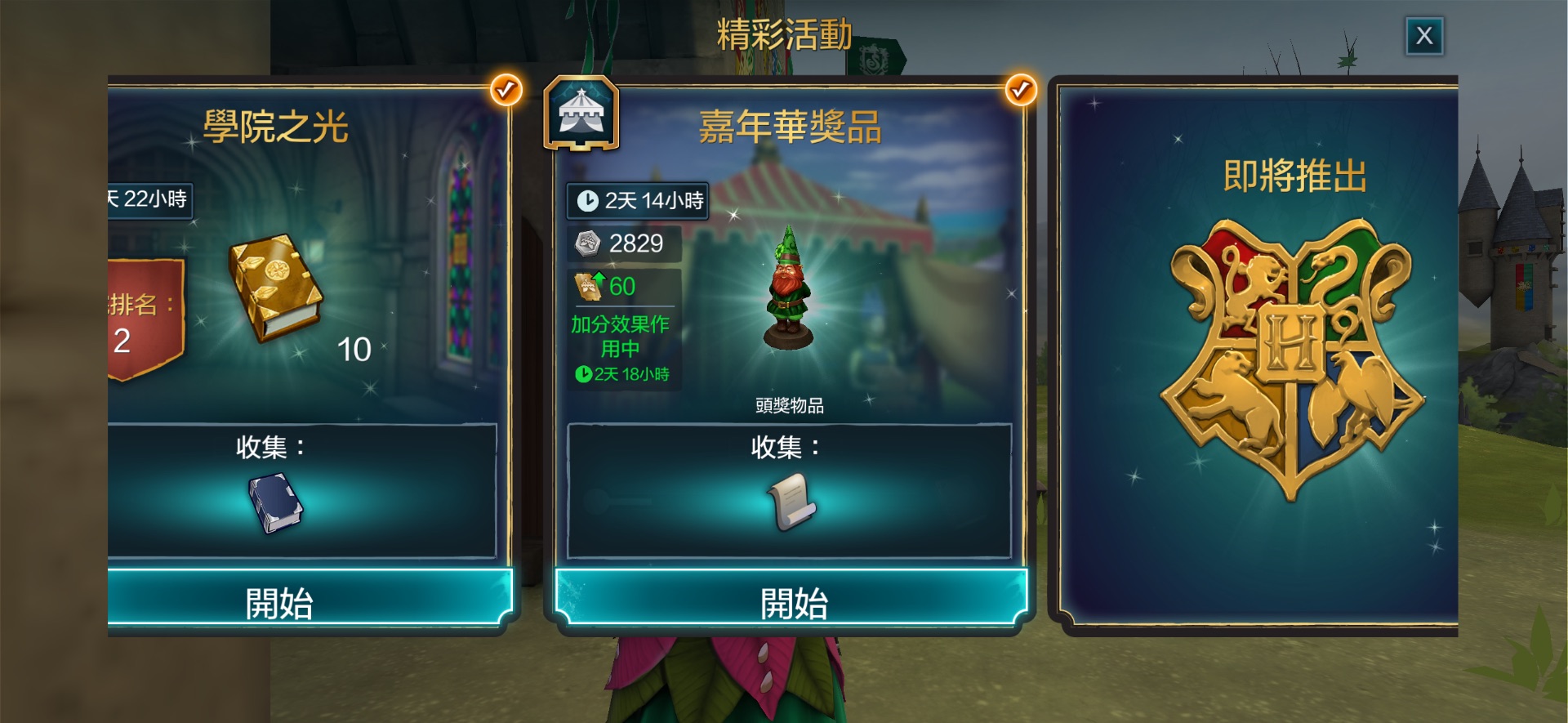This screenshot has width=1568, height=723.
Task: View the 加分效果 bonus boost info
Action: [622, 337]
